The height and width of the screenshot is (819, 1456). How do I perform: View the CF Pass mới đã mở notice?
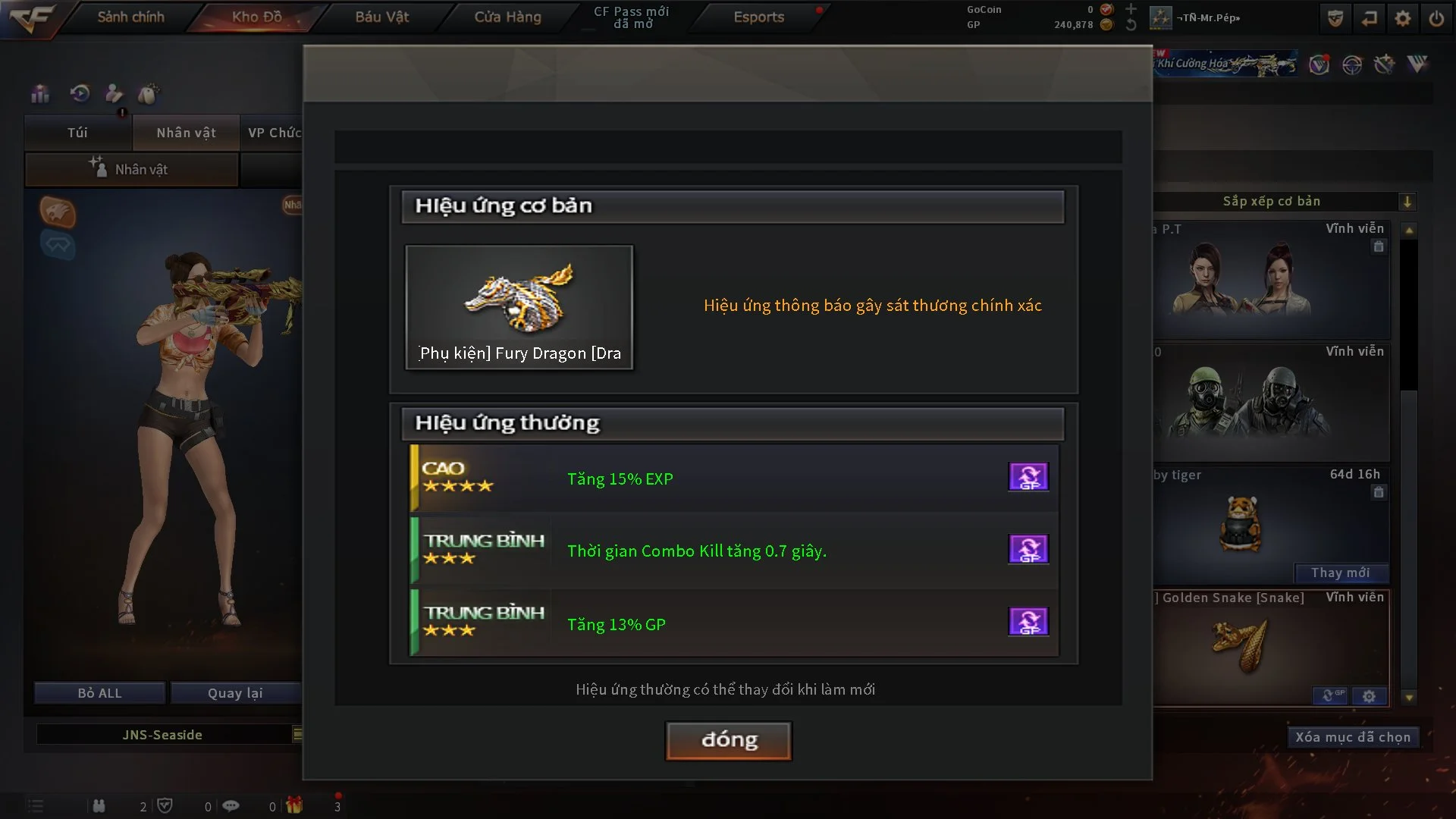pyautogui.click(x=631, y=17)
